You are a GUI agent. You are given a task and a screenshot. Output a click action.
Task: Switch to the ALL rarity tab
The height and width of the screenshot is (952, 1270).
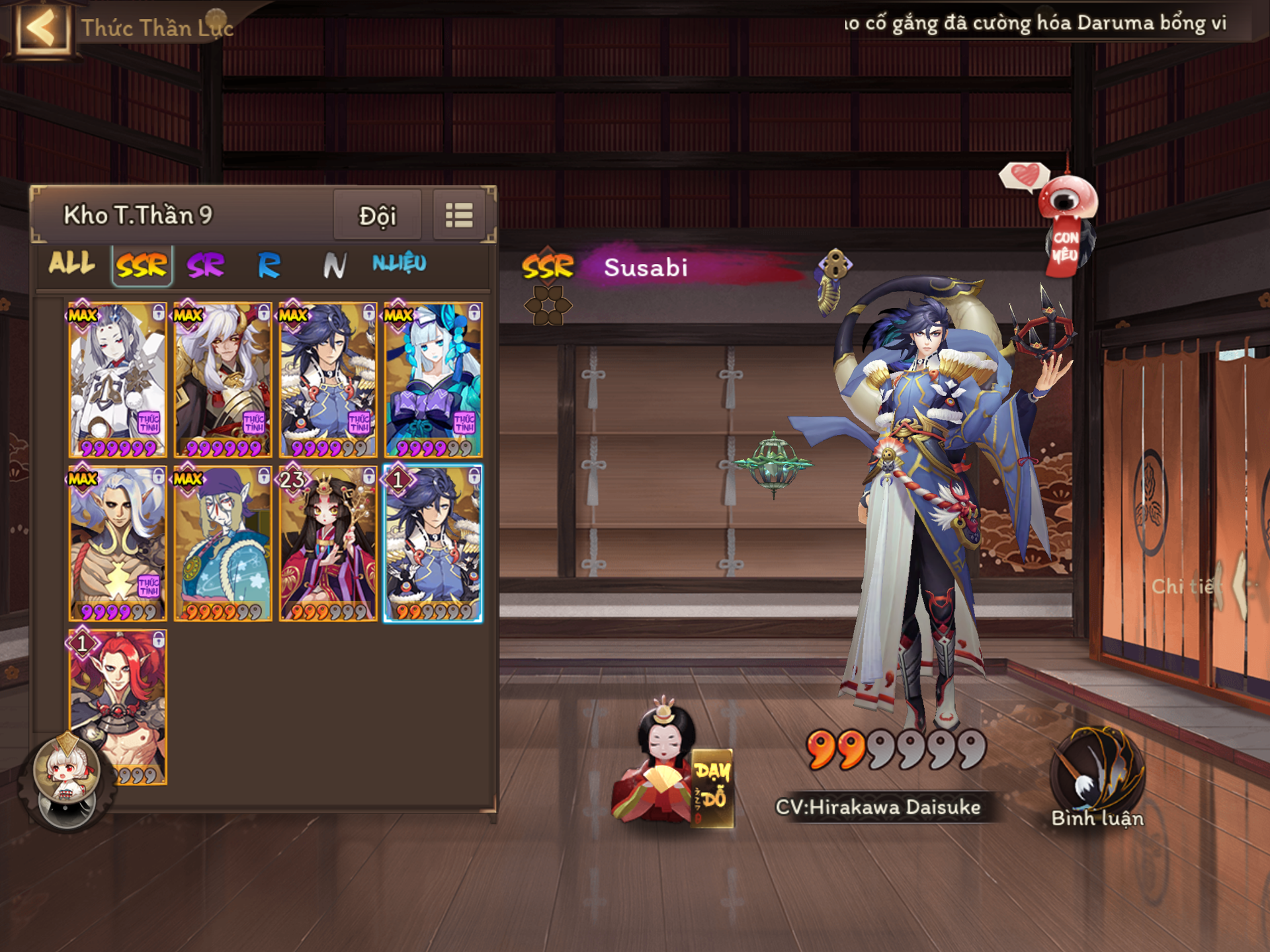click(71, 264)
